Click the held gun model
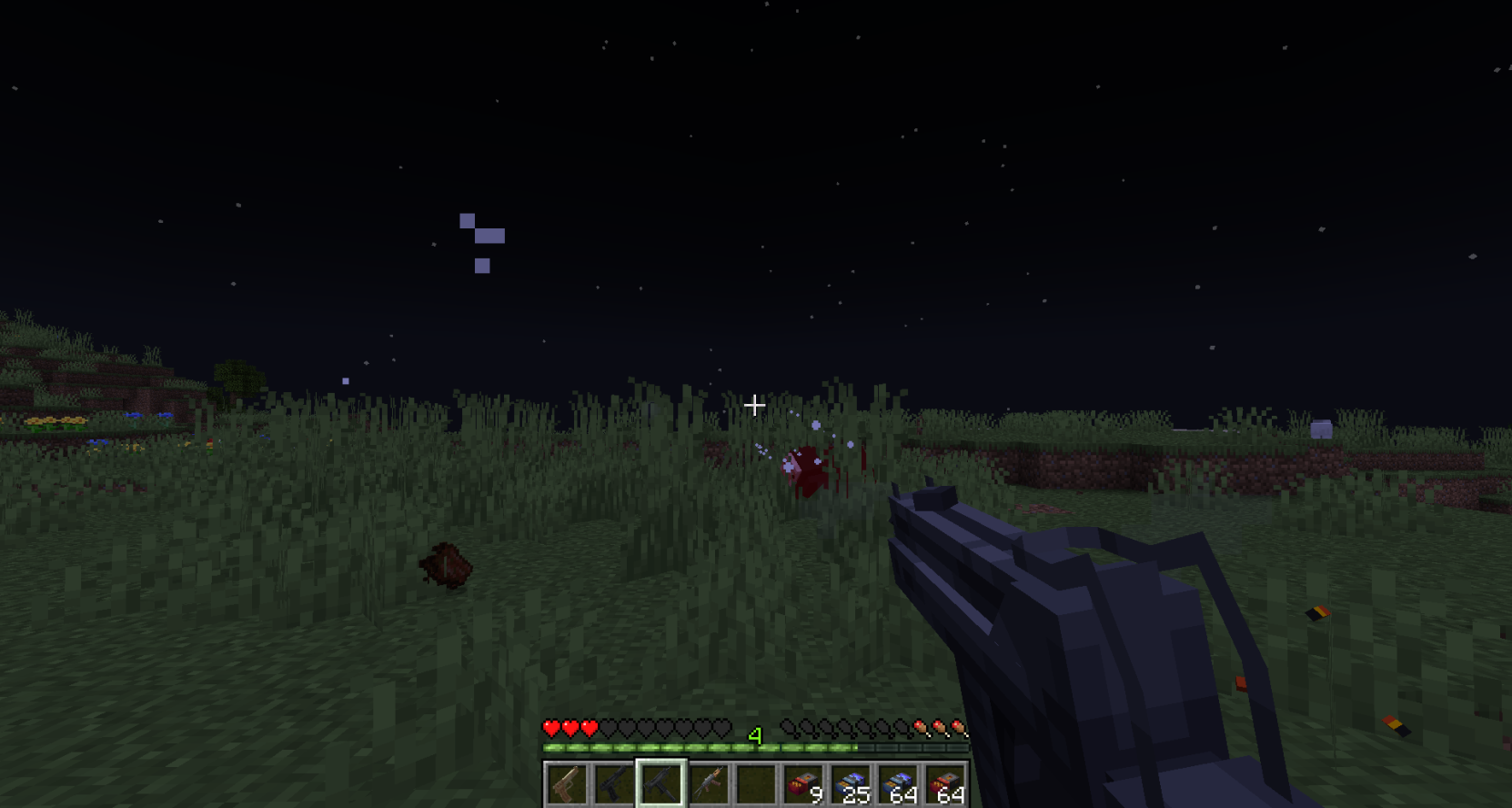The image size is (1512, 808). point(1046,619)
